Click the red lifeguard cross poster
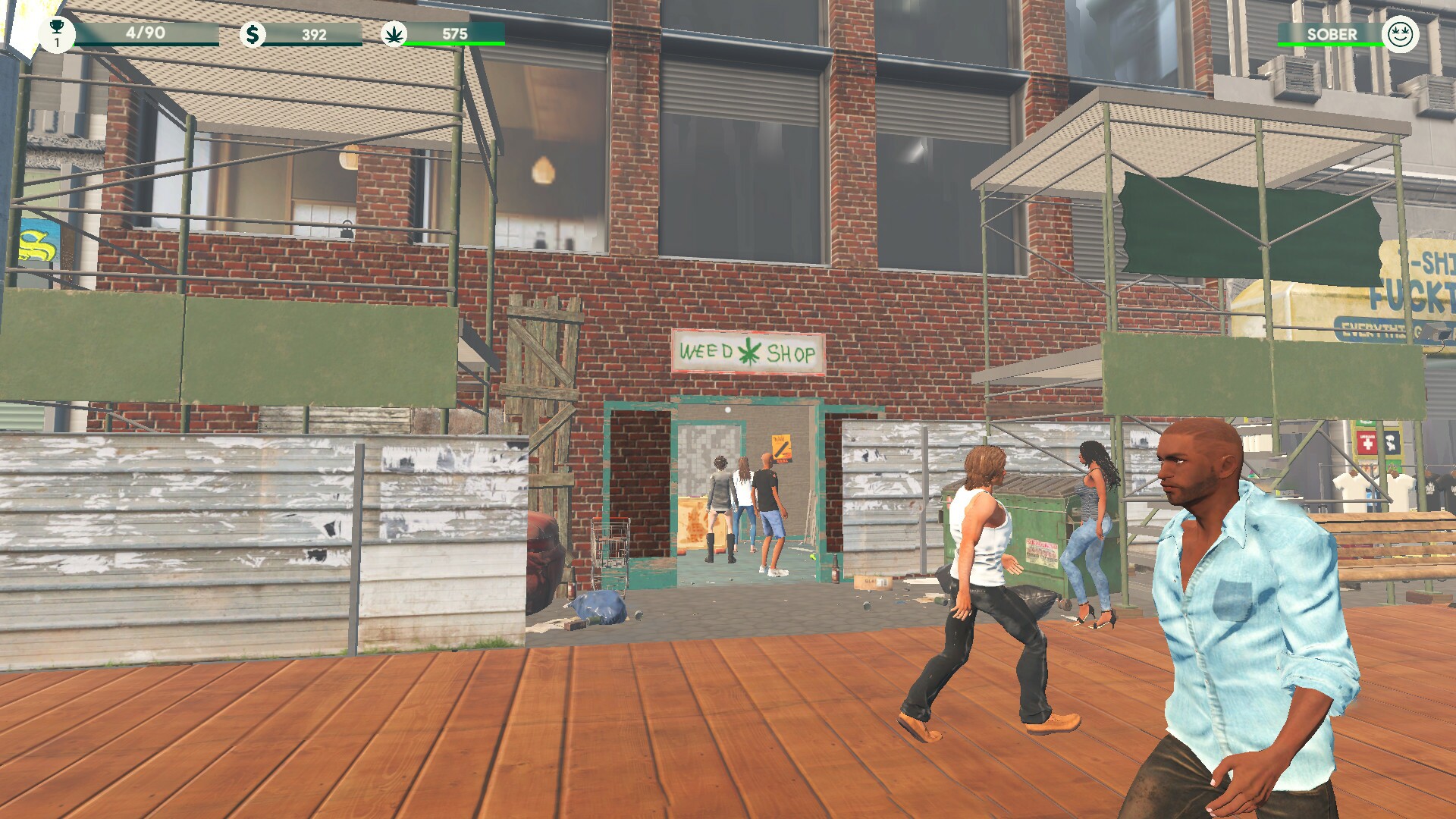The image size is (1456, 819). [x=1367, y=442]
